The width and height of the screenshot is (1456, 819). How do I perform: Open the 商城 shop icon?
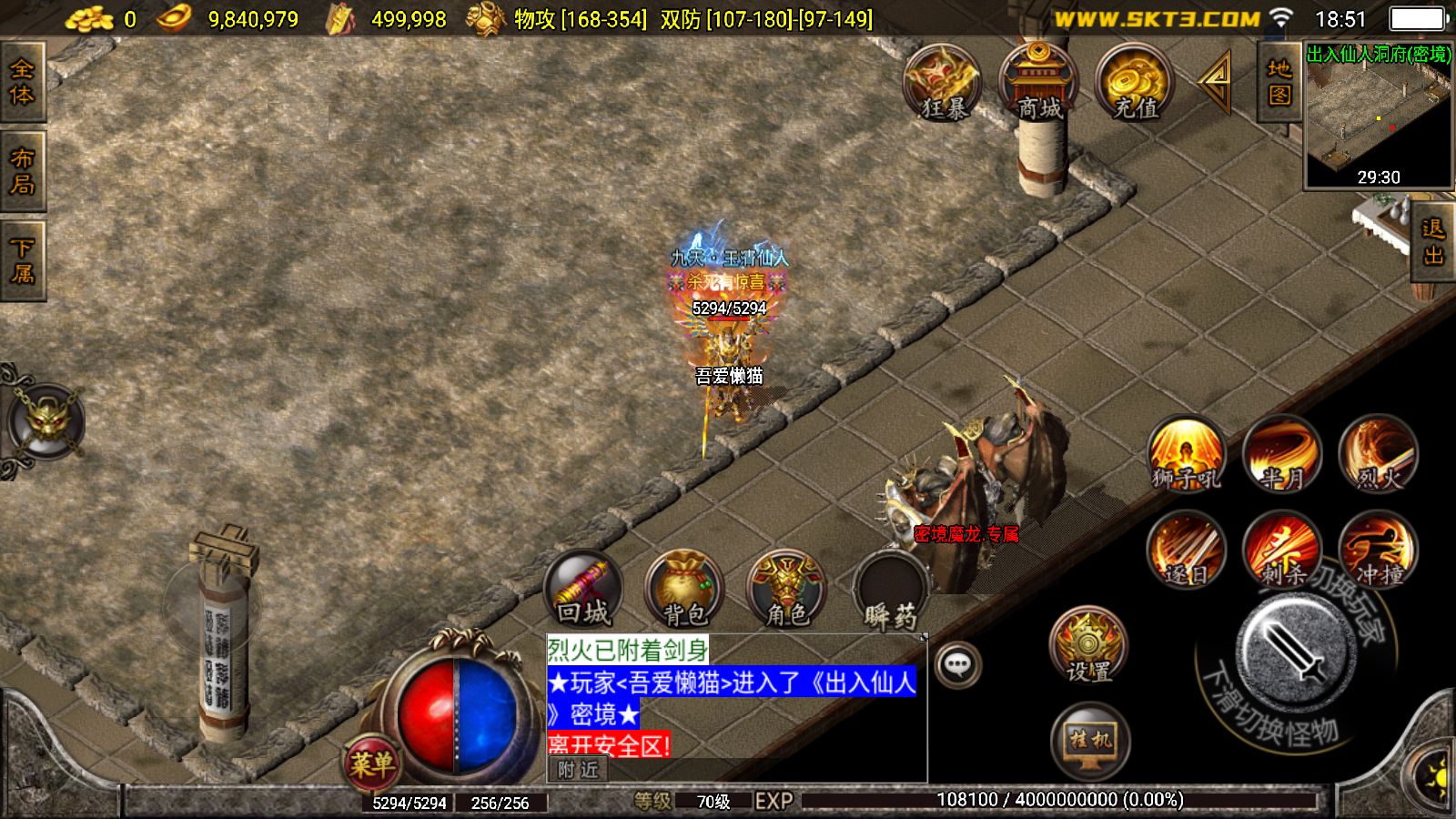click(1038, 83)
